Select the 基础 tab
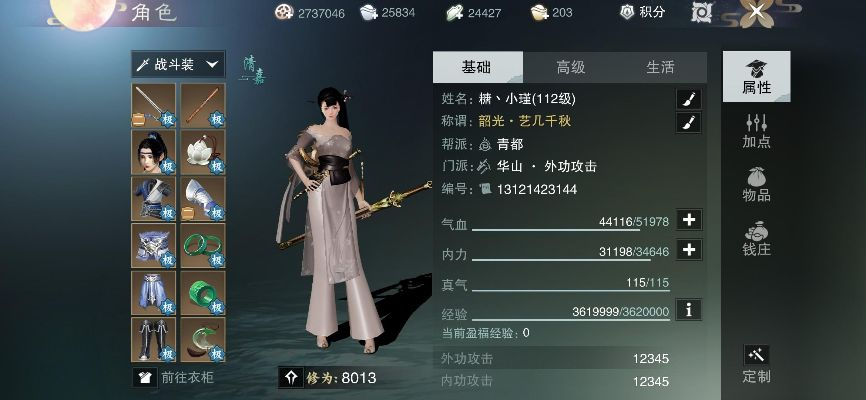Screen dimensions: 866x400 point(476,67)
